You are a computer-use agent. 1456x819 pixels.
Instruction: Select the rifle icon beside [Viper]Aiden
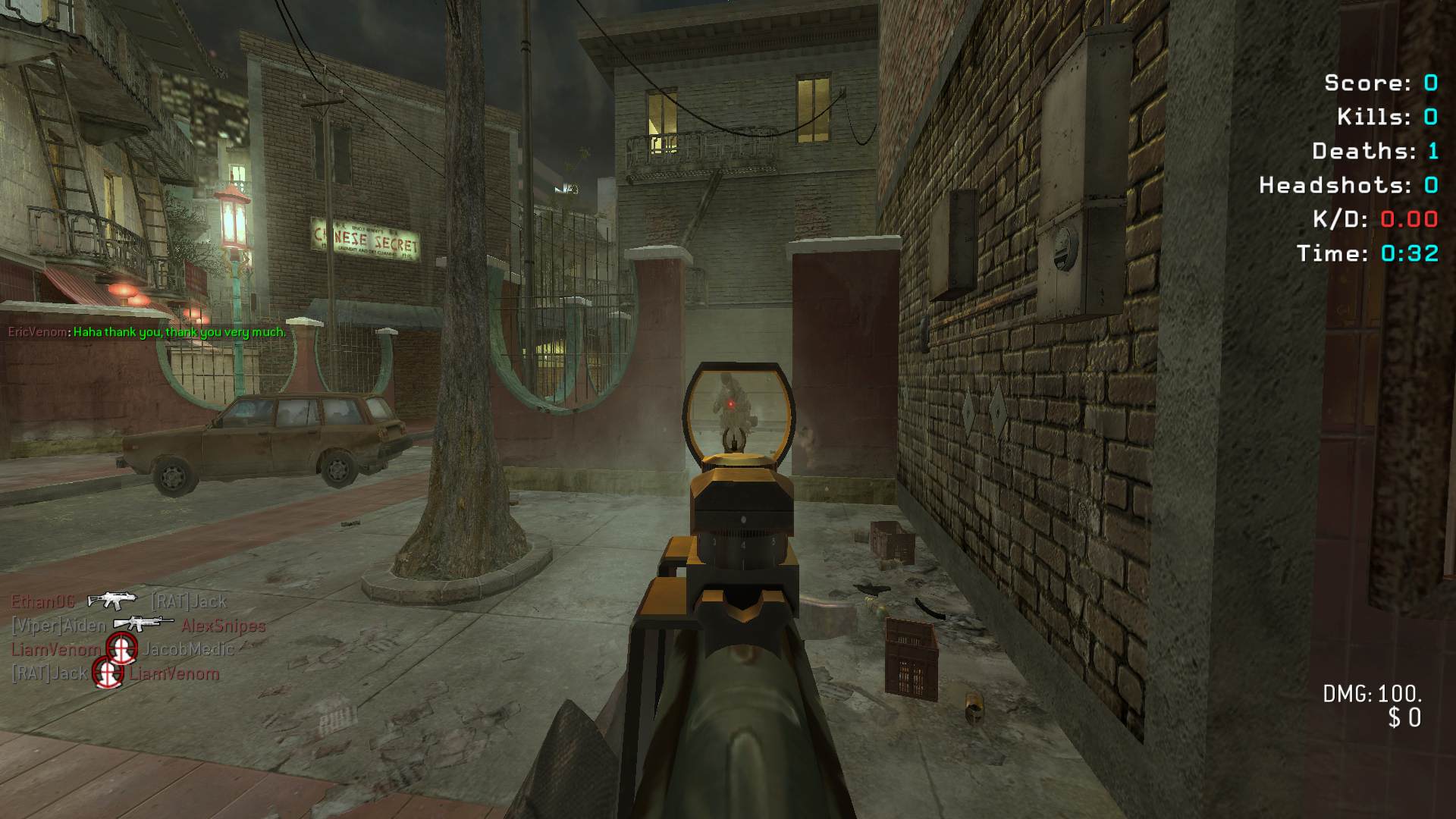tap(143, 623)
